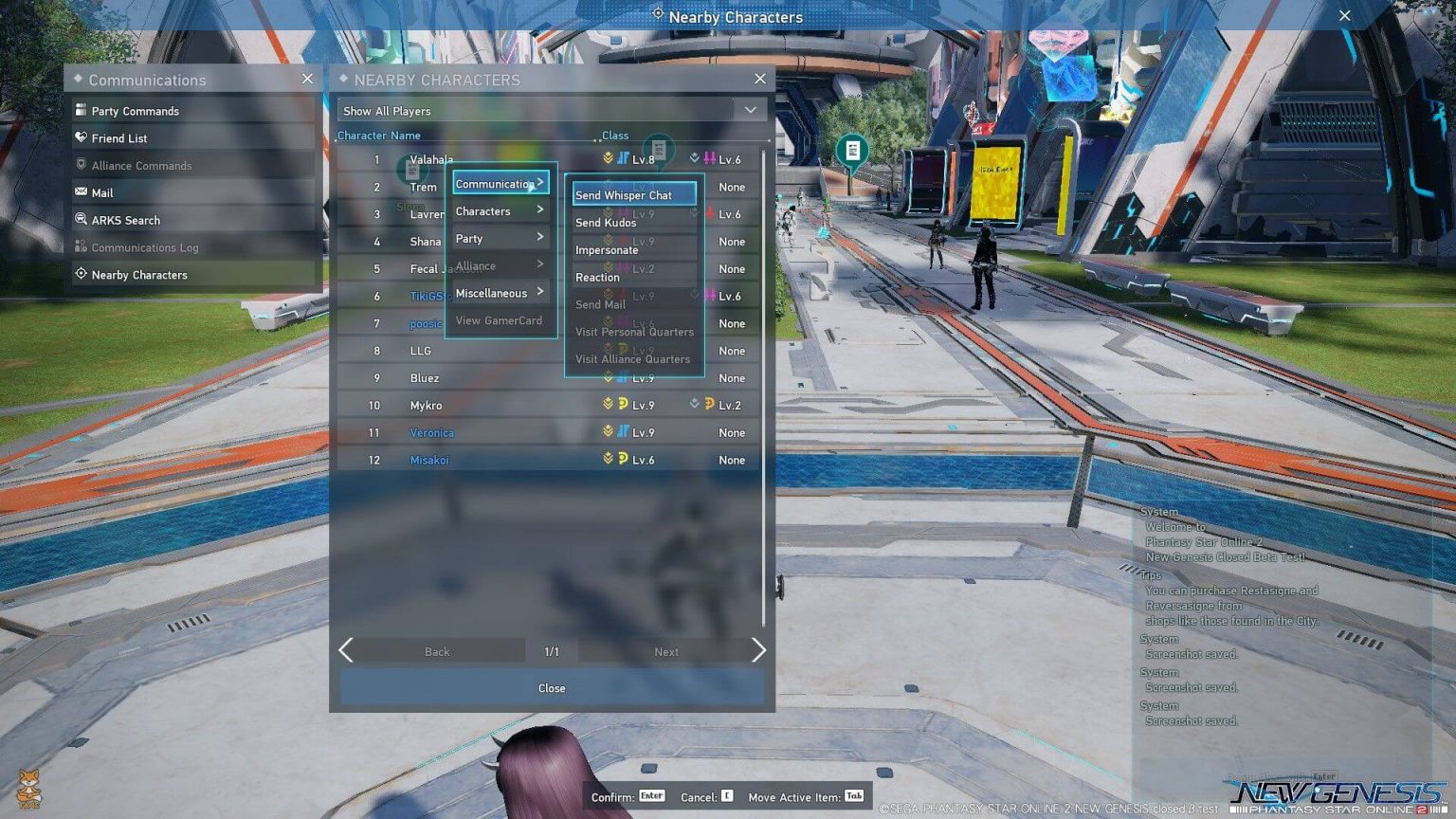Open the Show All Players filter dropdown
1456x819 pixels.
tap(552, 110)
